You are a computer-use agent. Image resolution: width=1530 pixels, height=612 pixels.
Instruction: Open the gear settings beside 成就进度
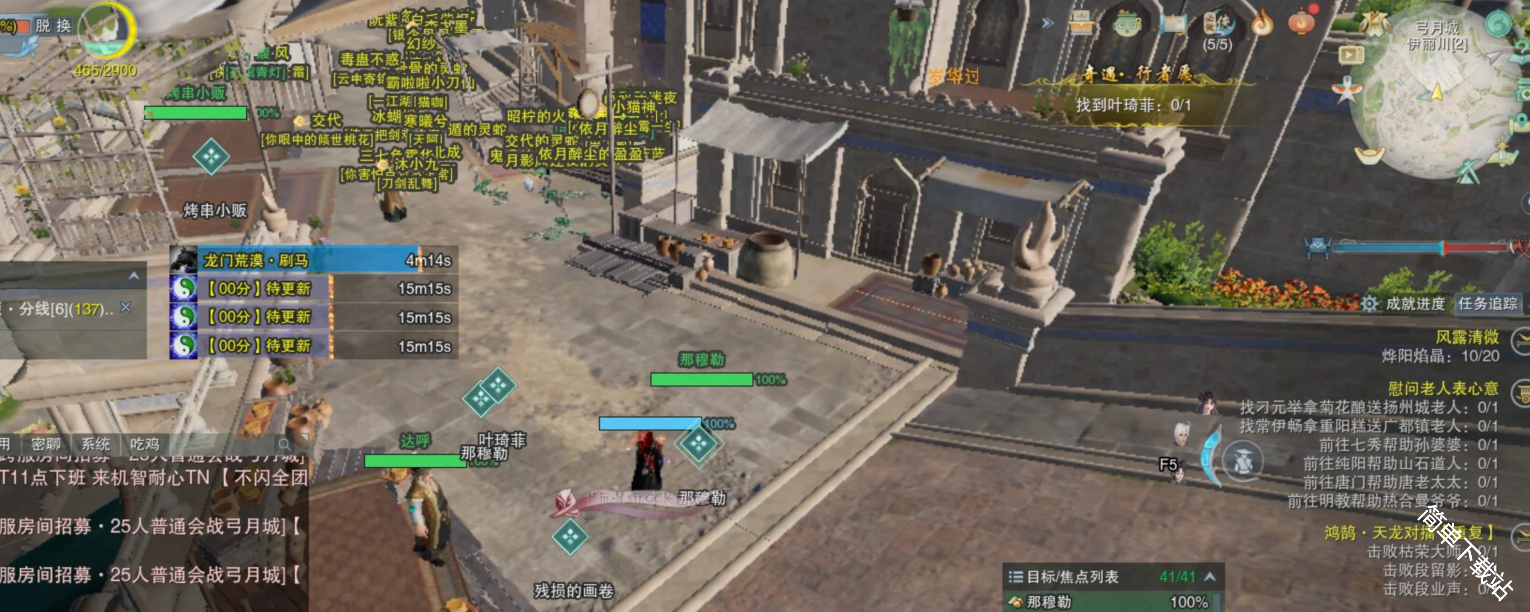point(1369,303)
